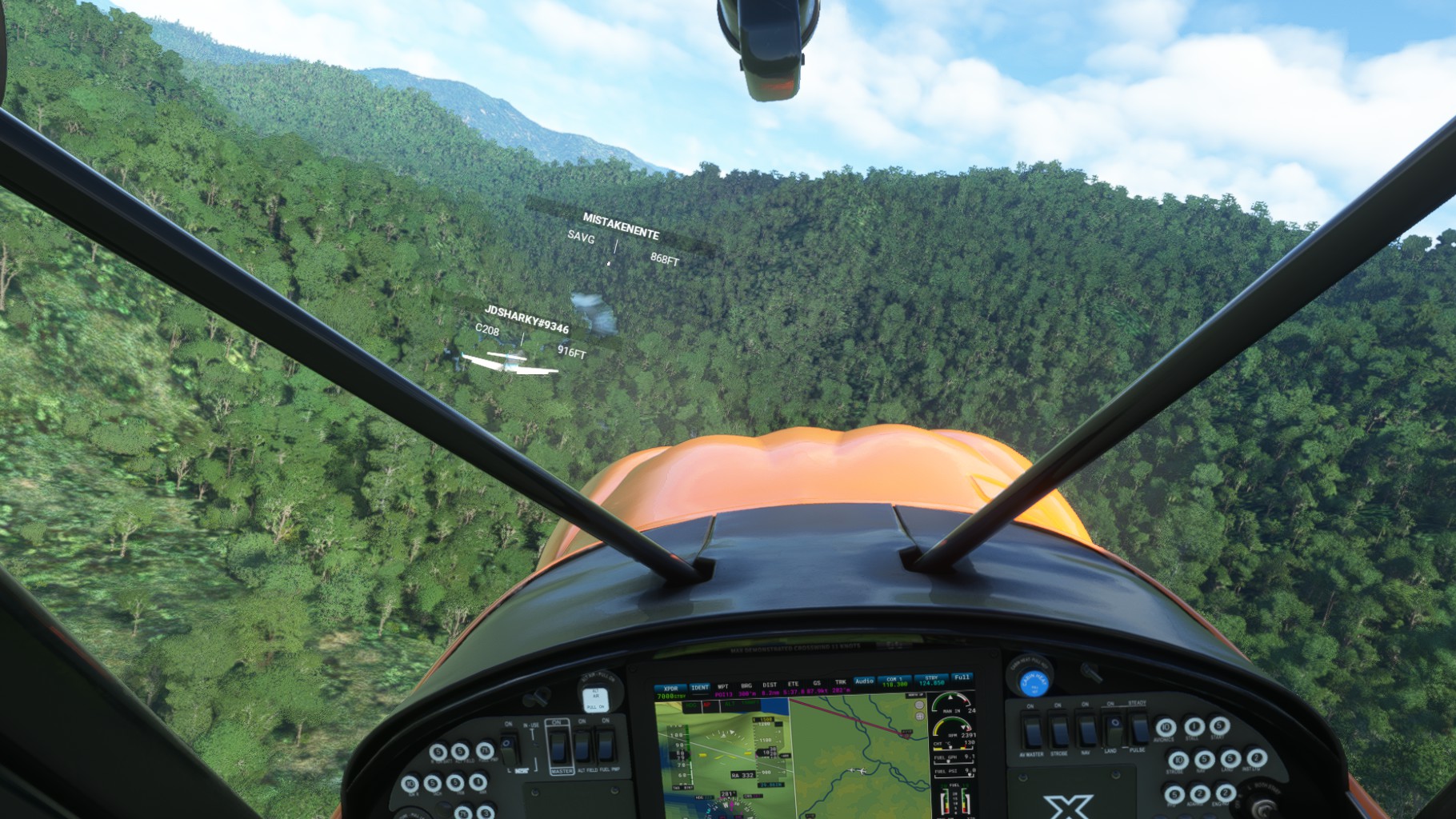Tap the XPDR button on the display
Screen dimensions: 1456x819
tap(670, 689)
